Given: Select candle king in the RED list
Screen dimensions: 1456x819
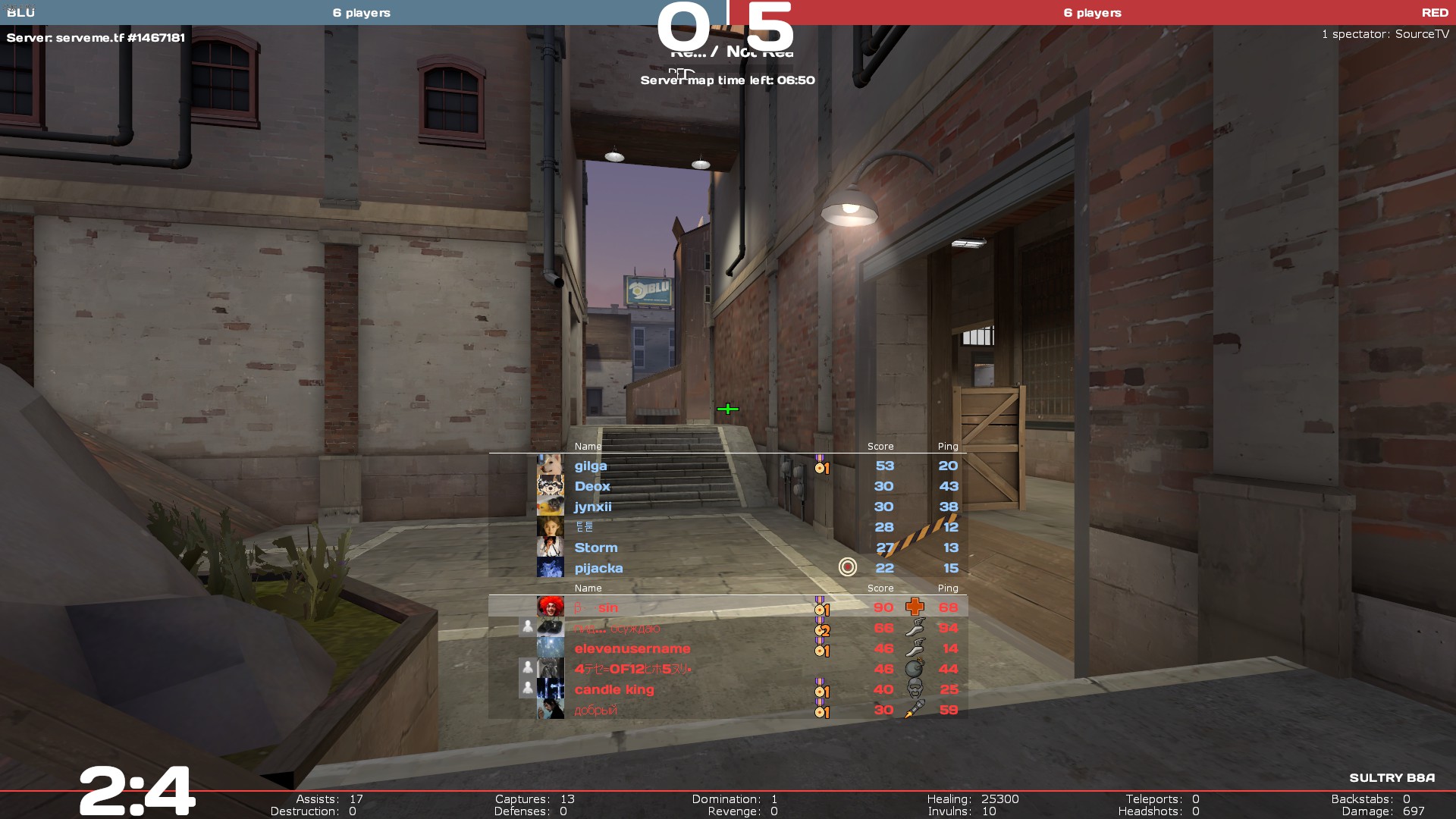Looking at the screenshot, I should [x=614, y=690].
